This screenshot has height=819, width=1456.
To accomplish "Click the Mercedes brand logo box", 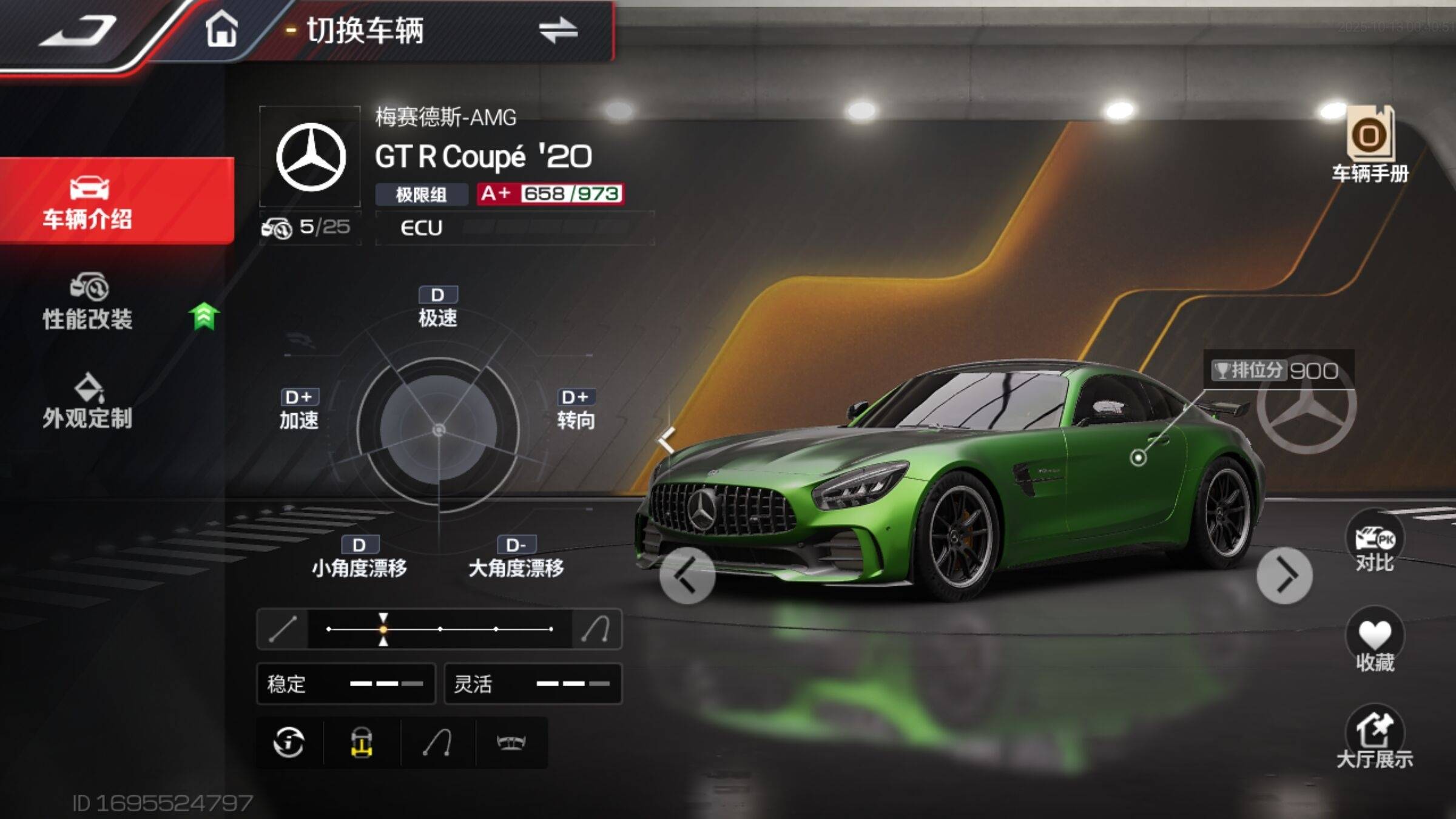I will pos(311,157).
